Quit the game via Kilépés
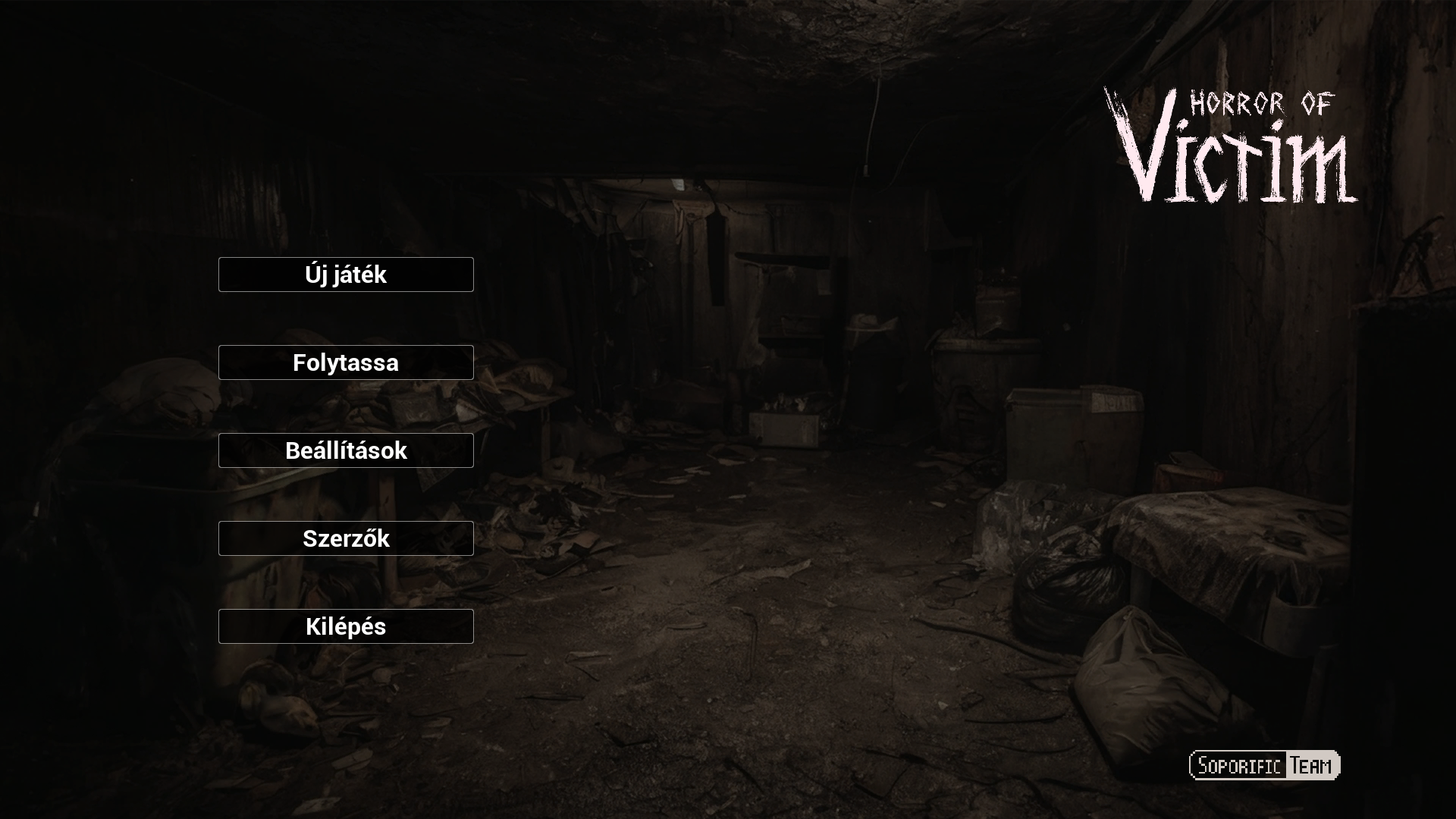 pos(346,626)
